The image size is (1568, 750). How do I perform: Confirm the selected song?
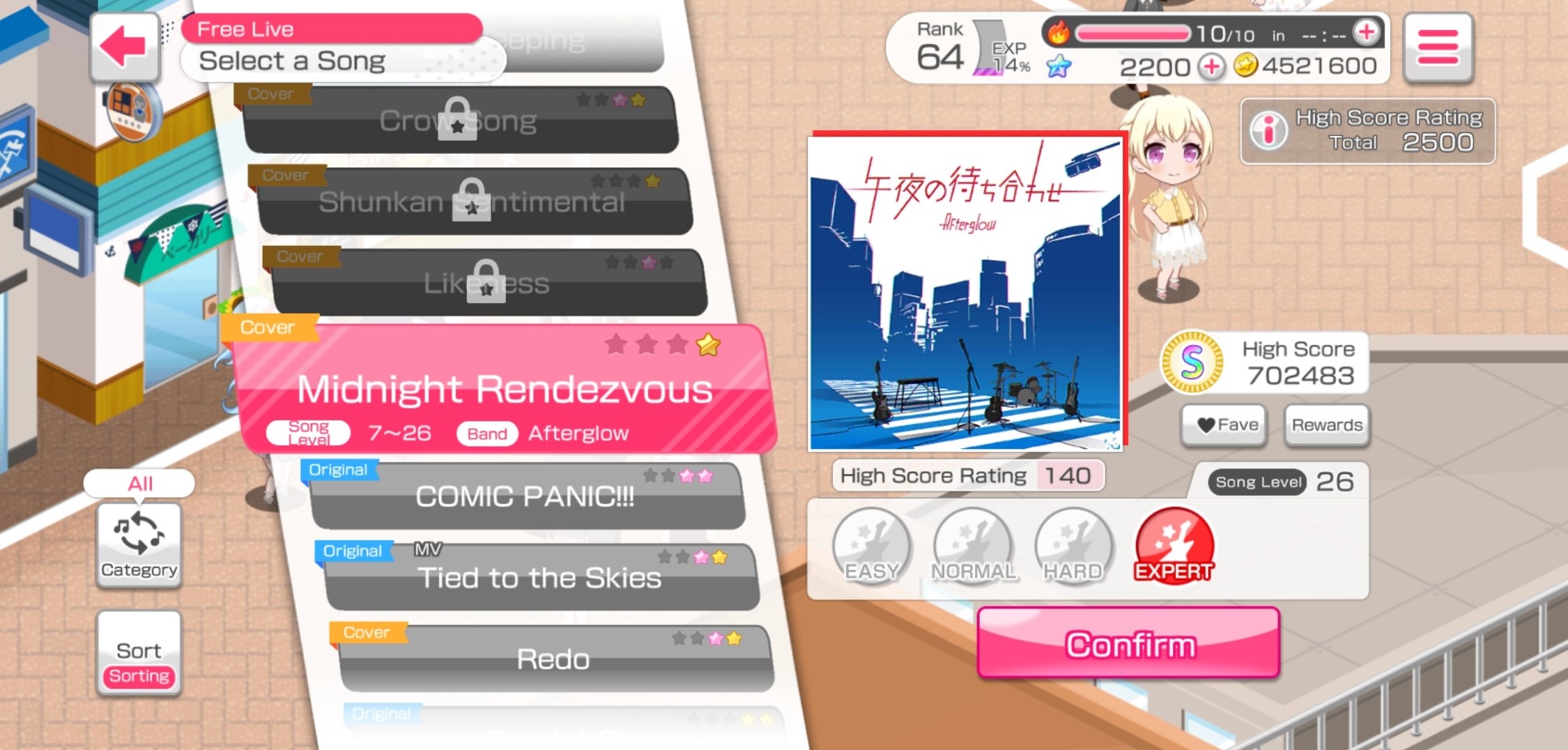[1128, 643]
